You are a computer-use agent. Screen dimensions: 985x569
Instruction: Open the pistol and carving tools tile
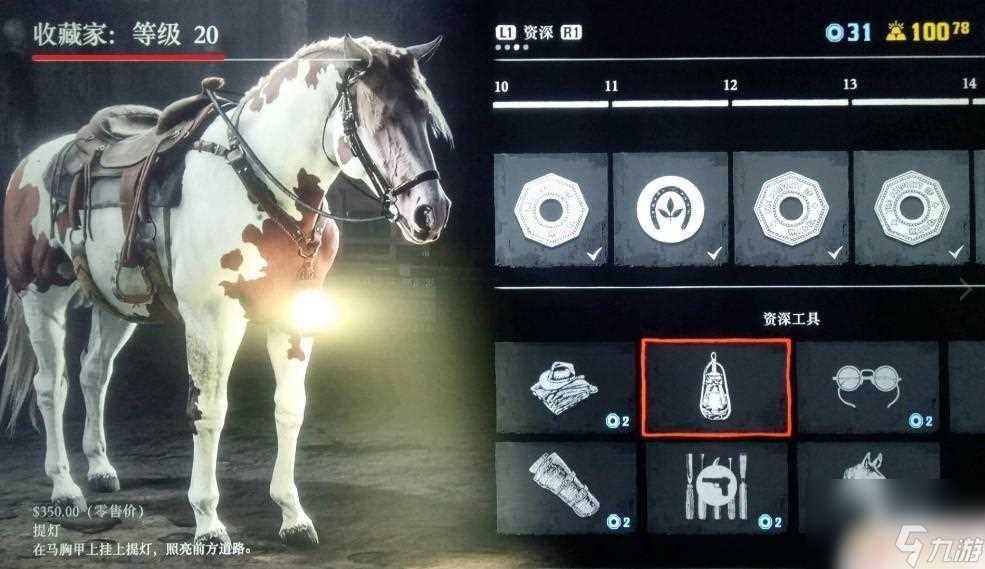coord(716,487)
